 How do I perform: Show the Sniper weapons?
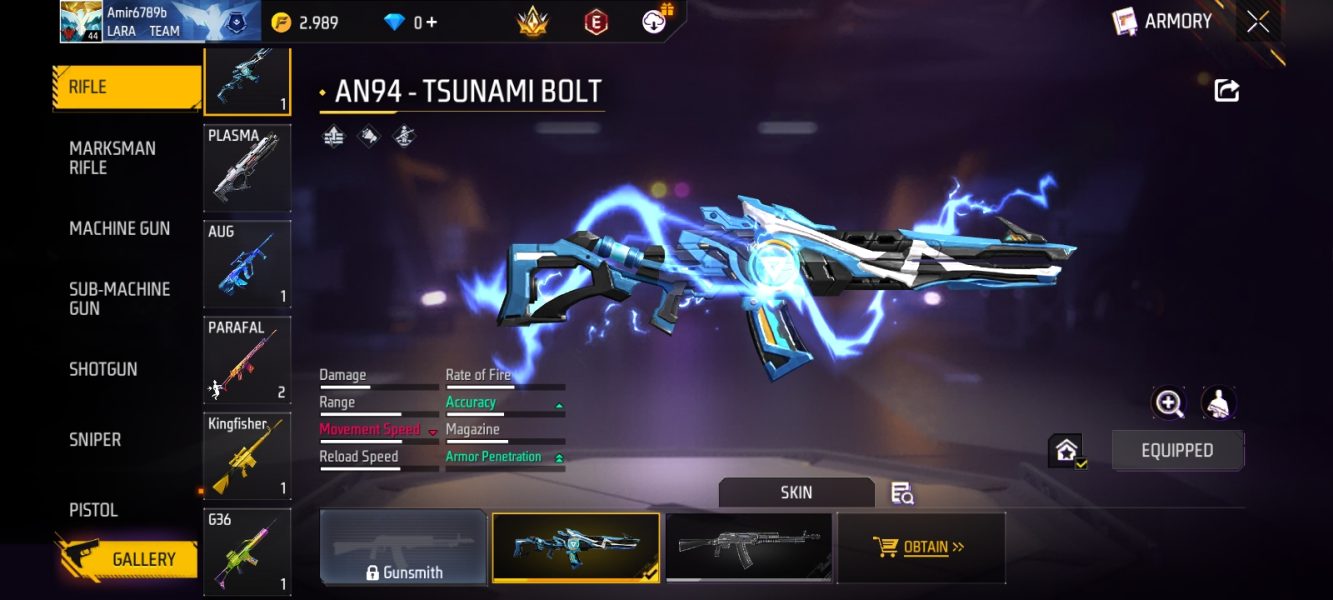[x=95, y=439]
